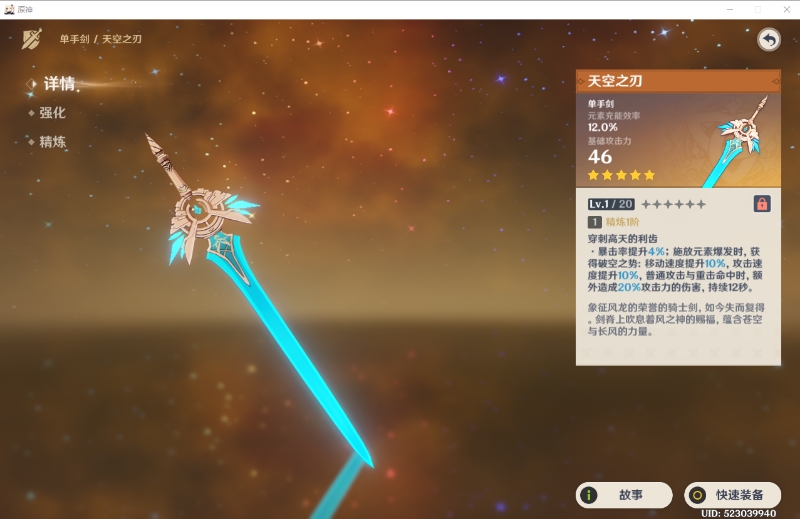Toggle the red weapon lock icon
Screen dimensions: 800x519
[x=762, y=204]
